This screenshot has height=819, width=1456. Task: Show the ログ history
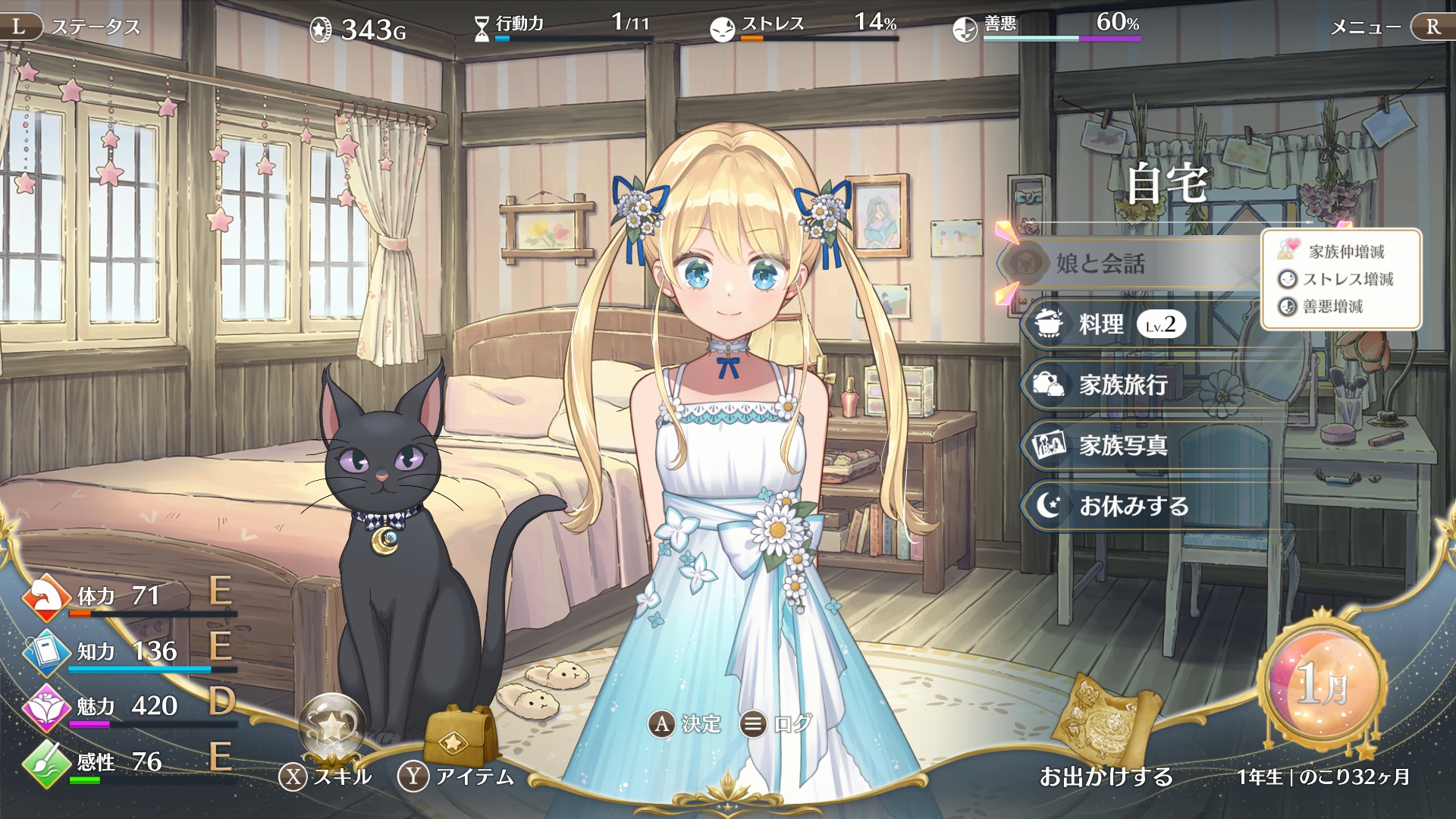[x=776, y=724]
